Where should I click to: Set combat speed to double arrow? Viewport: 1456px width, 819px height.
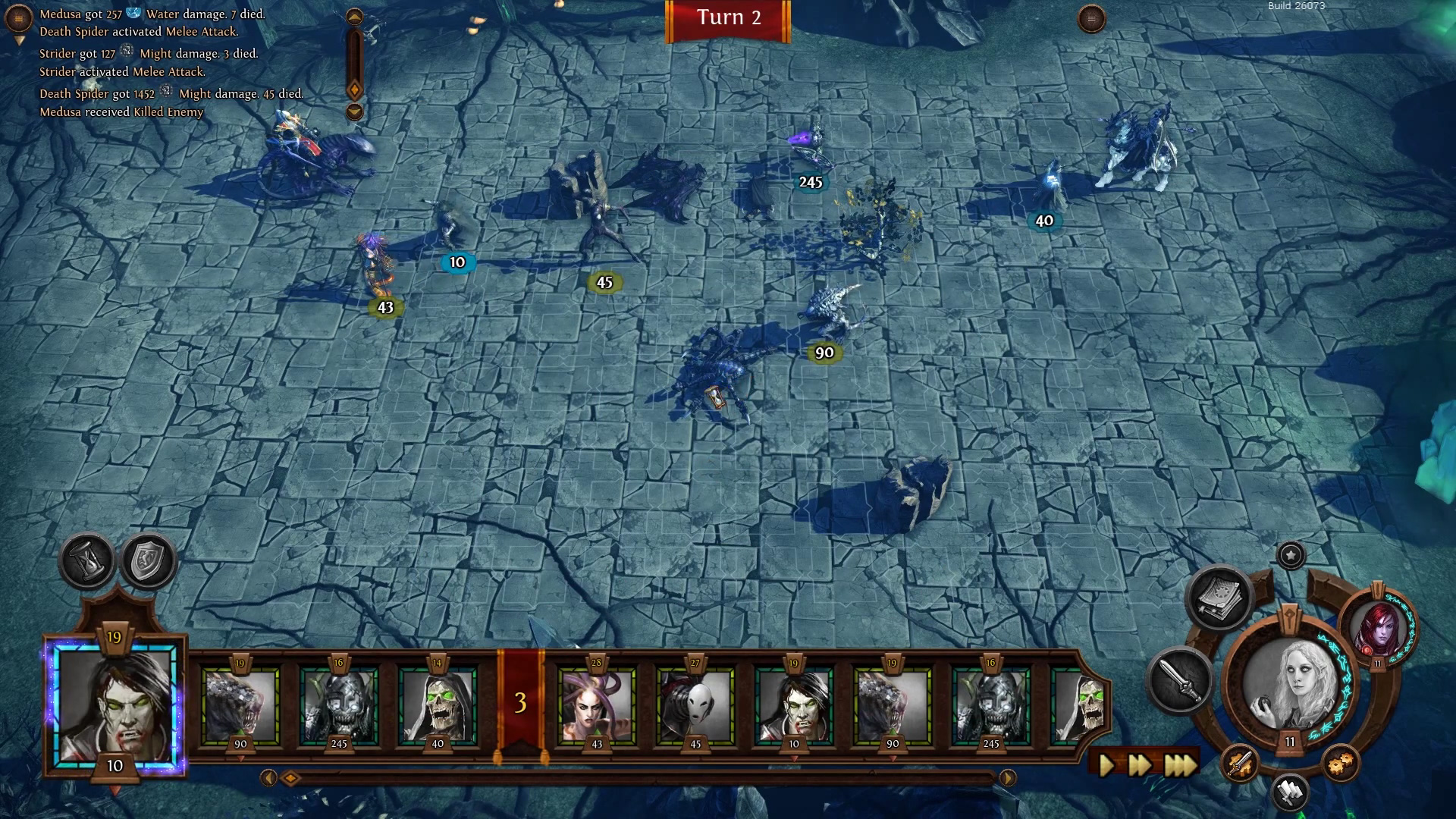[1140, 764]
